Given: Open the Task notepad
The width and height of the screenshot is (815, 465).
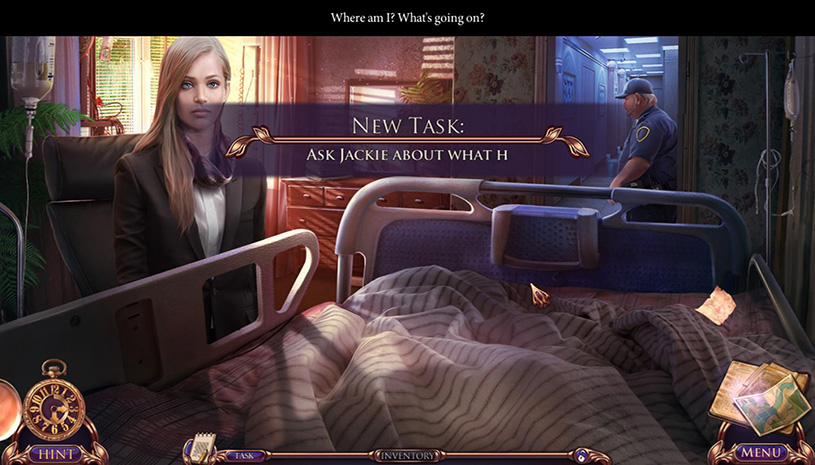Looking at the screenshot, I should (x=205, y=448).
